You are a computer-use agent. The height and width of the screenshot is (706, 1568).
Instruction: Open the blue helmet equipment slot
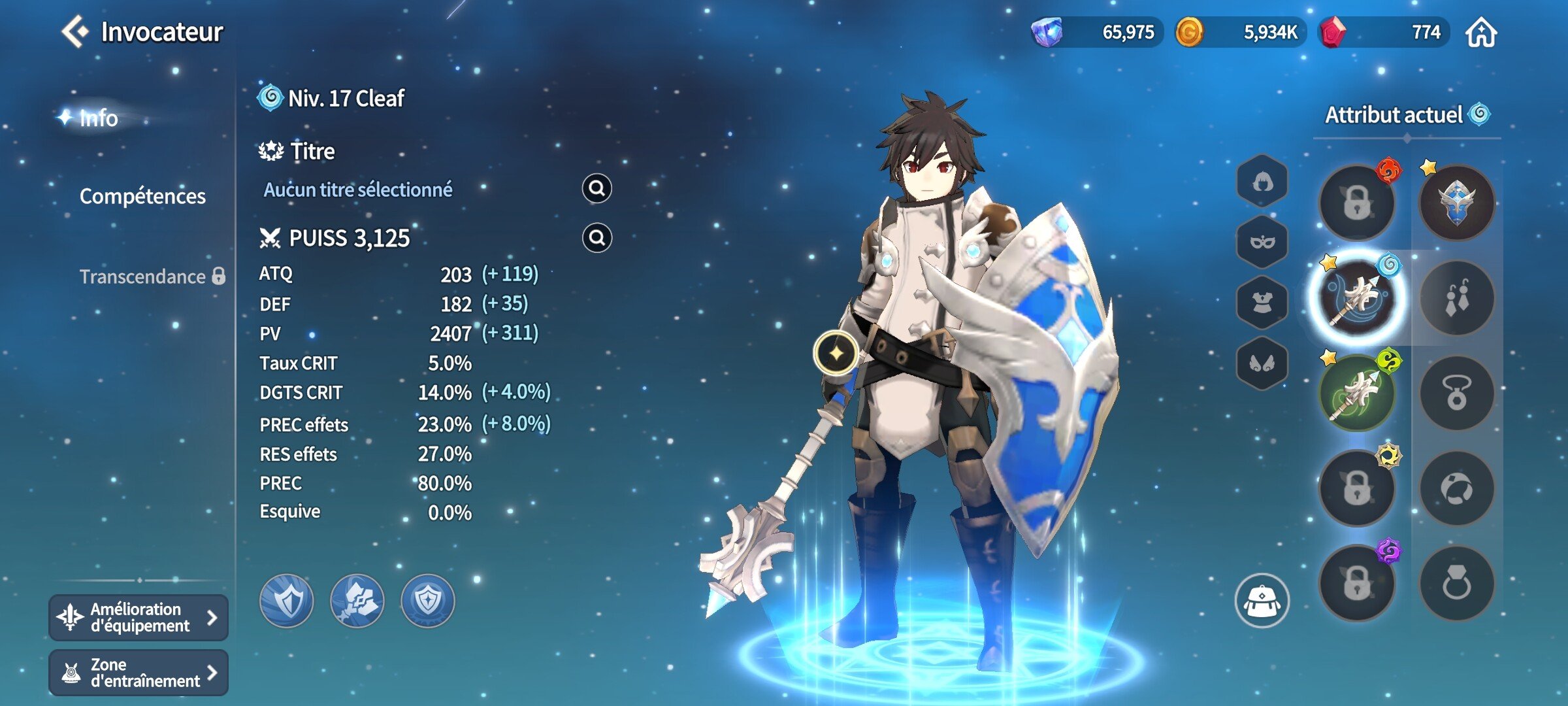point(1457,203)
